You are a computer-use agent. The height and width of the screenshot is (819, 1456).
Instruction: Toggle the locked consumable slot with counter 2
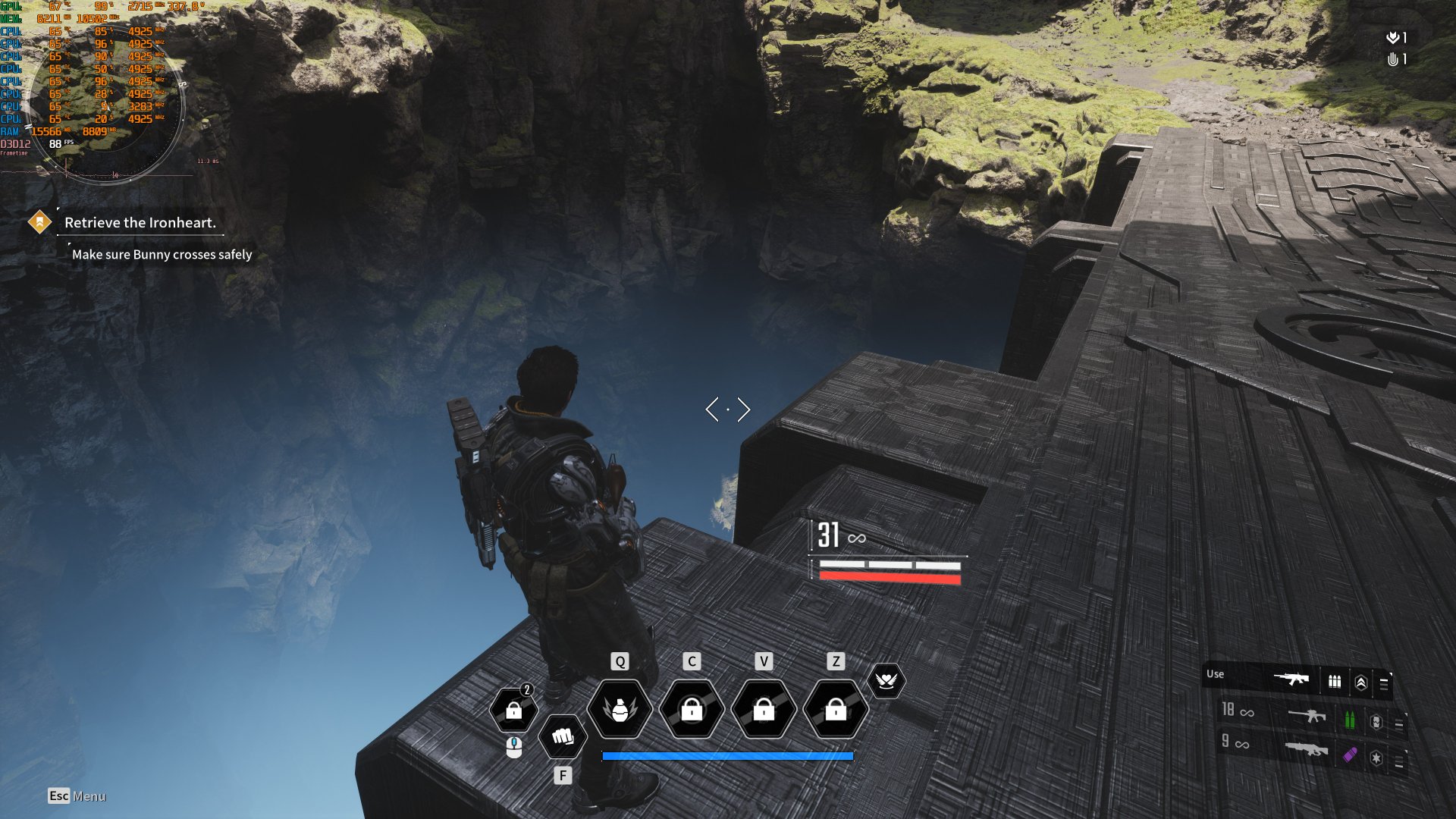pyautogui.click(x=514, y=709)
